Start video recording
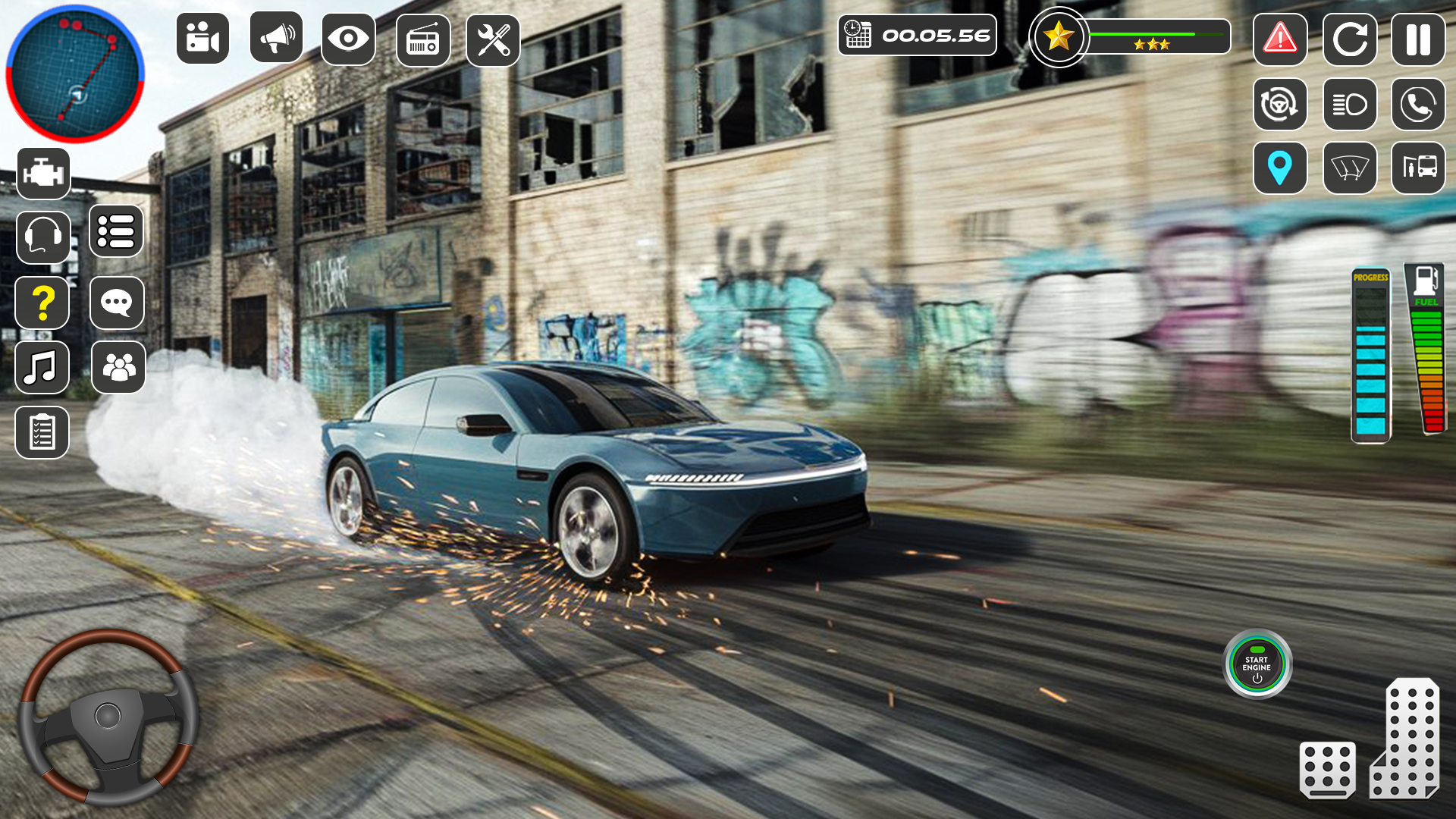The width and height of the screenshot is (1456, 819). tap(203, 39)
